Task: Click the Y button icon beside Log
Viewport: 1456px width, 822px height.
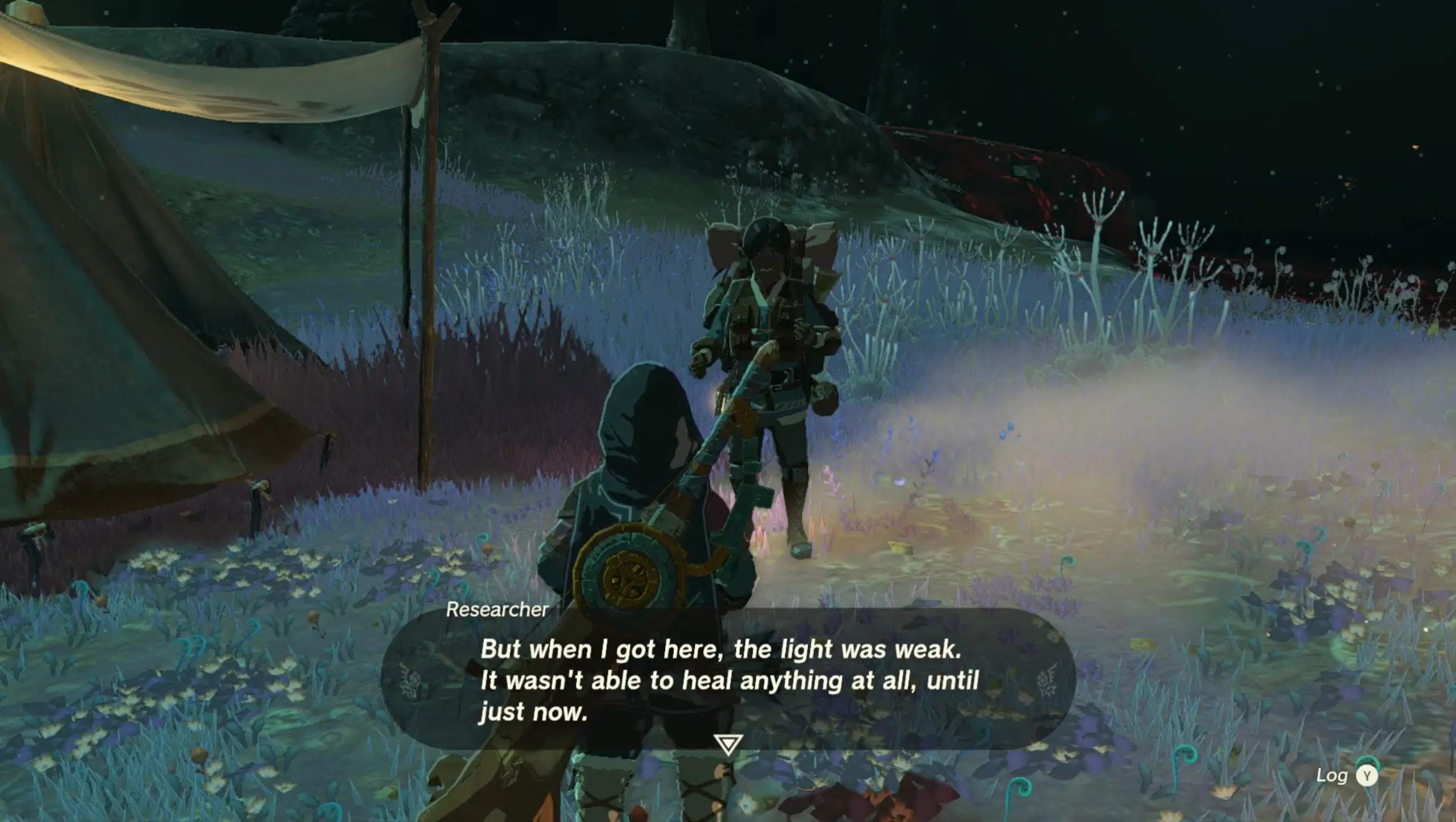Action: pyautogui.click(x=1367, y=776)
